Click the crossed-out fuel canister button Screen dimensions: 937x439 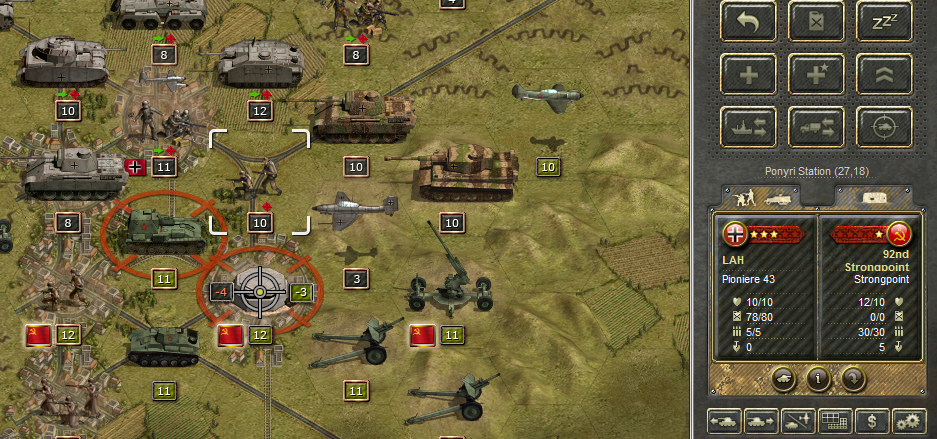click(x=817, y=22)
